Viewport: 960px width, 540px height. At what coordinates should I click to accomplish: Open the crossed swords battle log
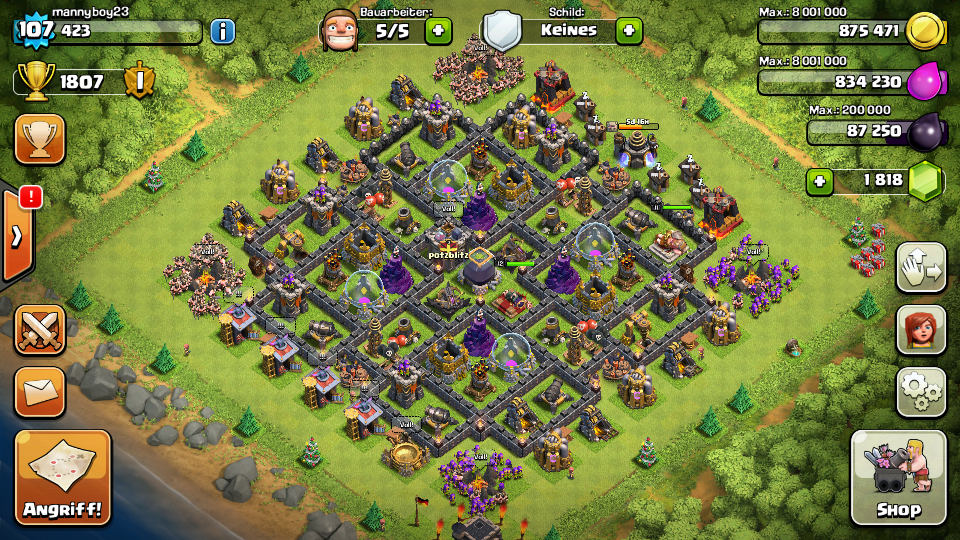coord(40,330)
